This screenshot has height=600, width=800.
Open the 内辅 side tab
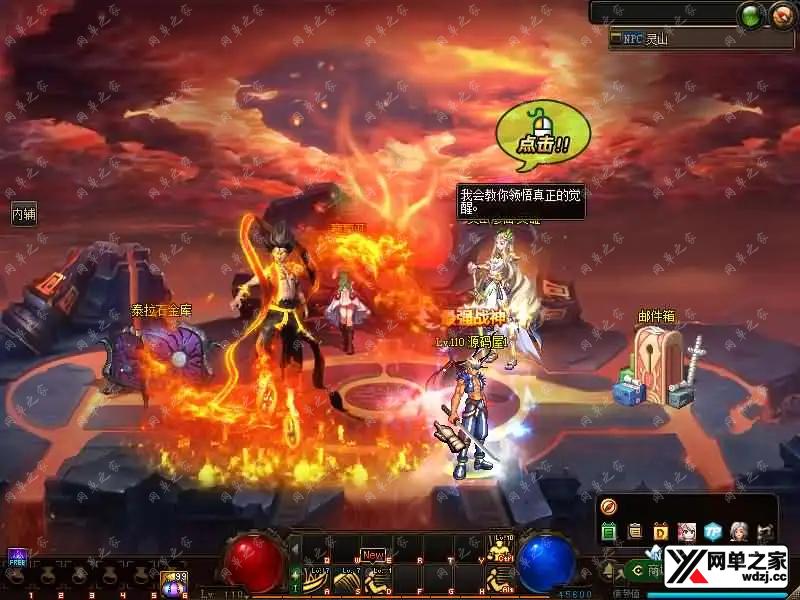(24, 214)
